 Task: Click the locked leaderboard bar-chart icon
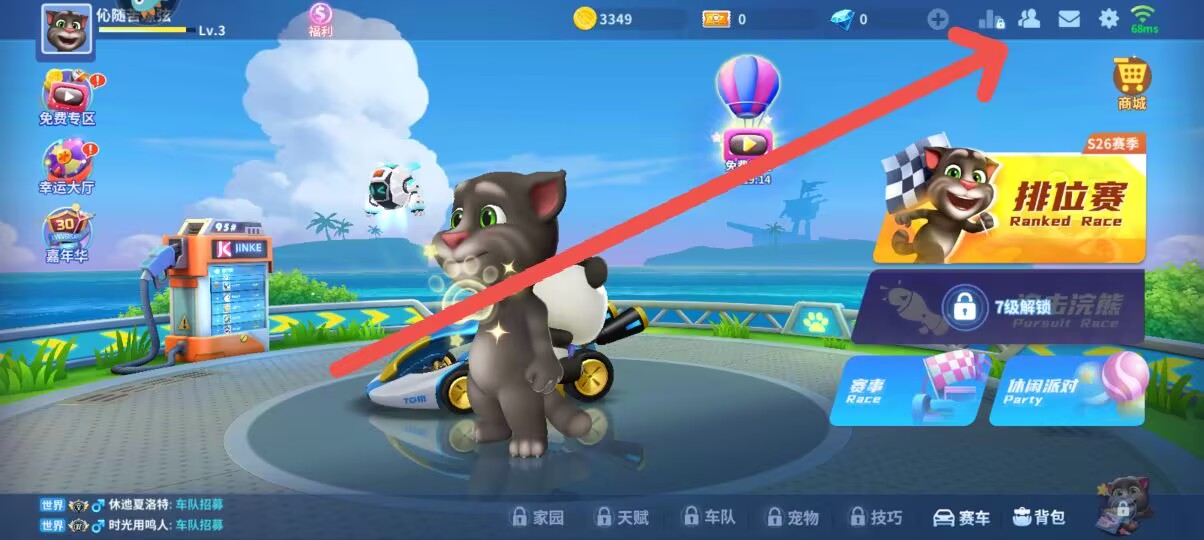click(x=990, y=18)
